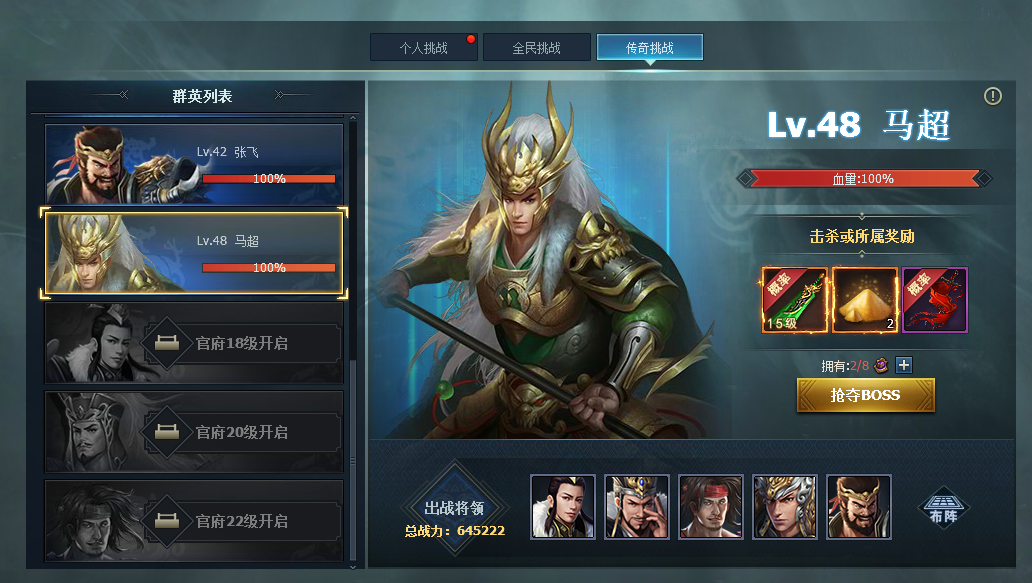Select the white-fur-collar general portrait

[563, 507]
